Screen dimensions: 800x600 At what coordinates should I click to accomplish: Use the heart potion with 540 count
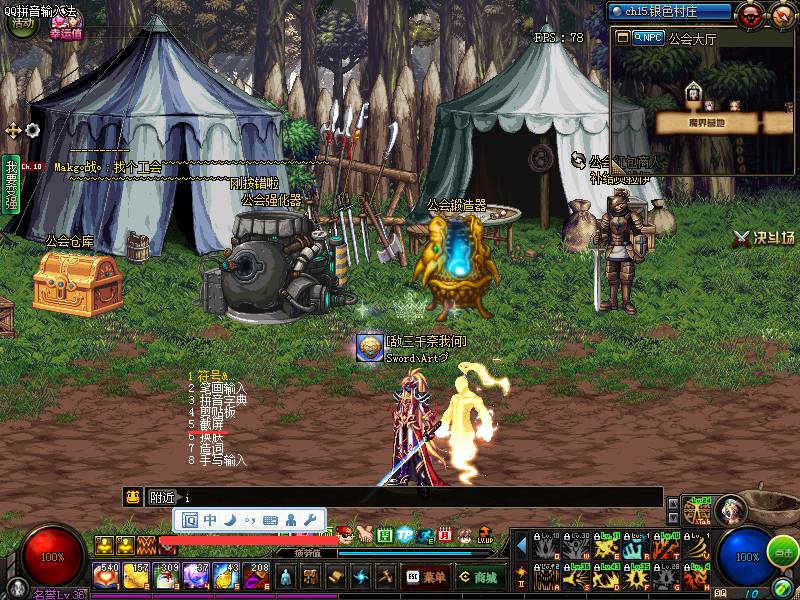[x=106, y=577]
